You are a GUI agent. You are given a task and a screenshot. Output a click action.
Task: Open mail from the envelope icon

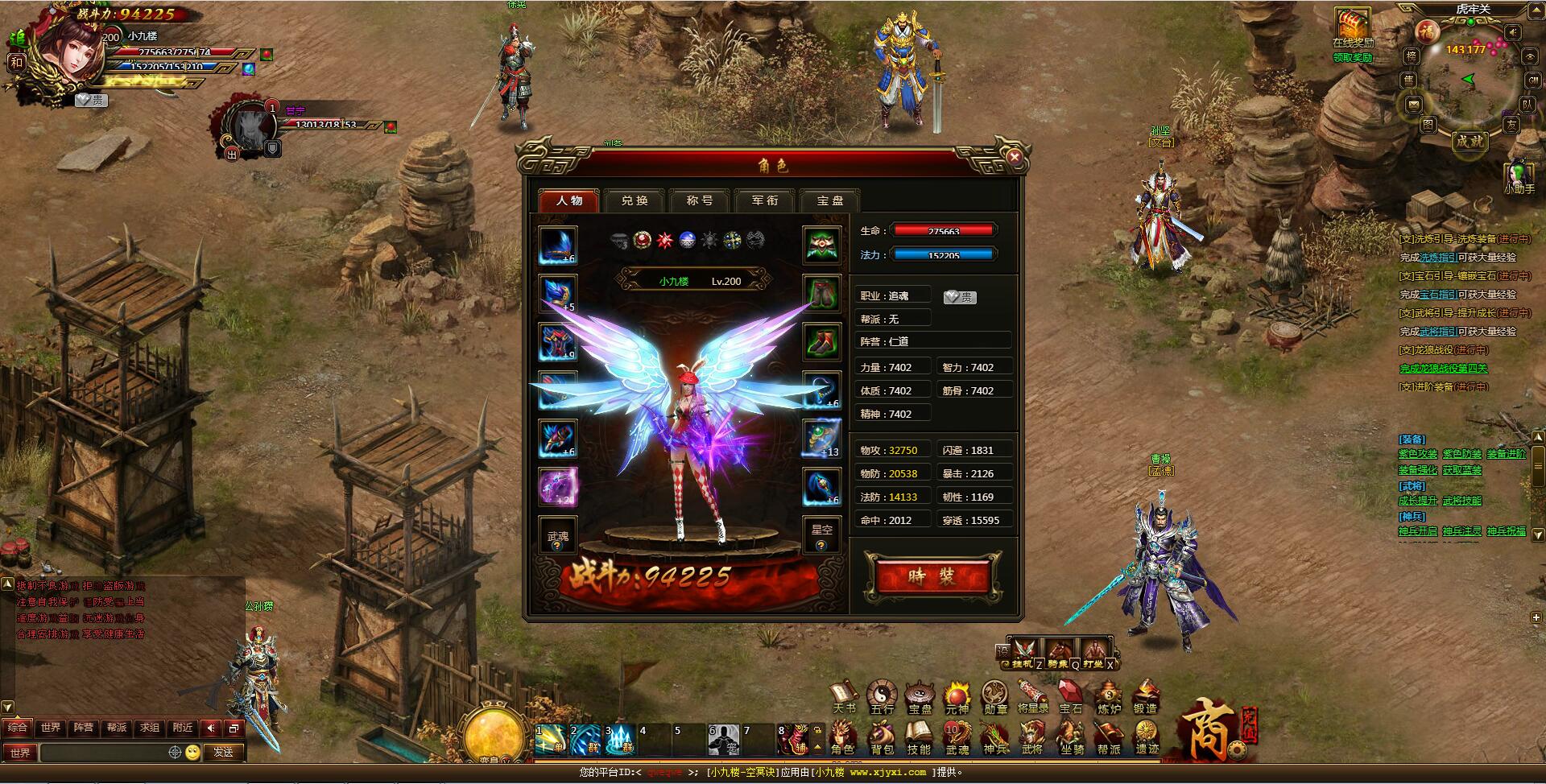pos(1413,105)
